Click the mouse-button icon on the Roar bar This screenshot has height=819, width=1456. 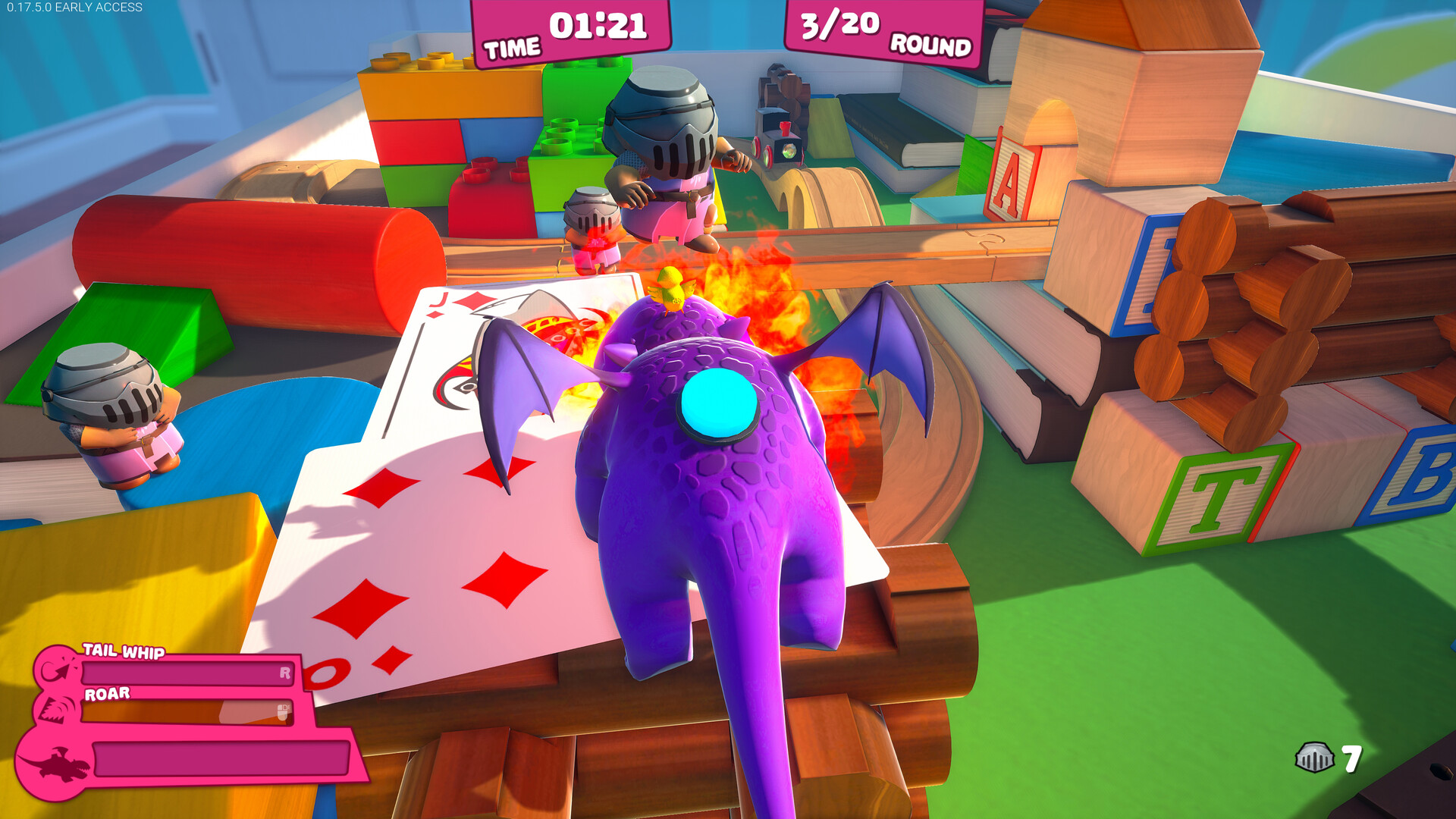coord(282,712)
